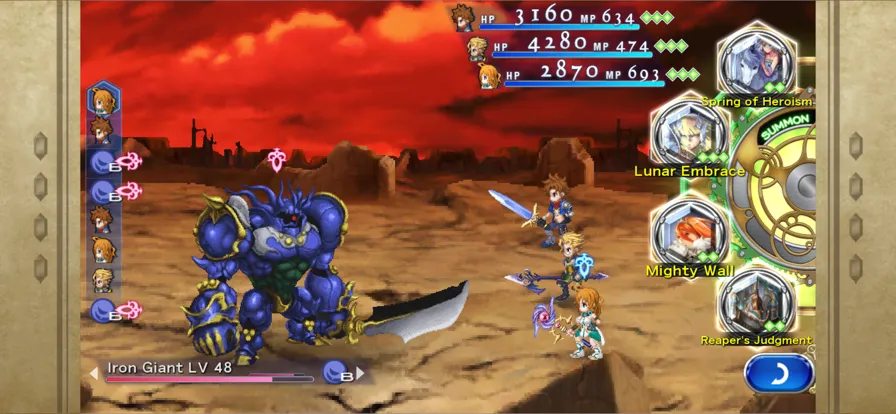Tap the blue curved-arrow button
896x414 pixels.
[778, 374]
